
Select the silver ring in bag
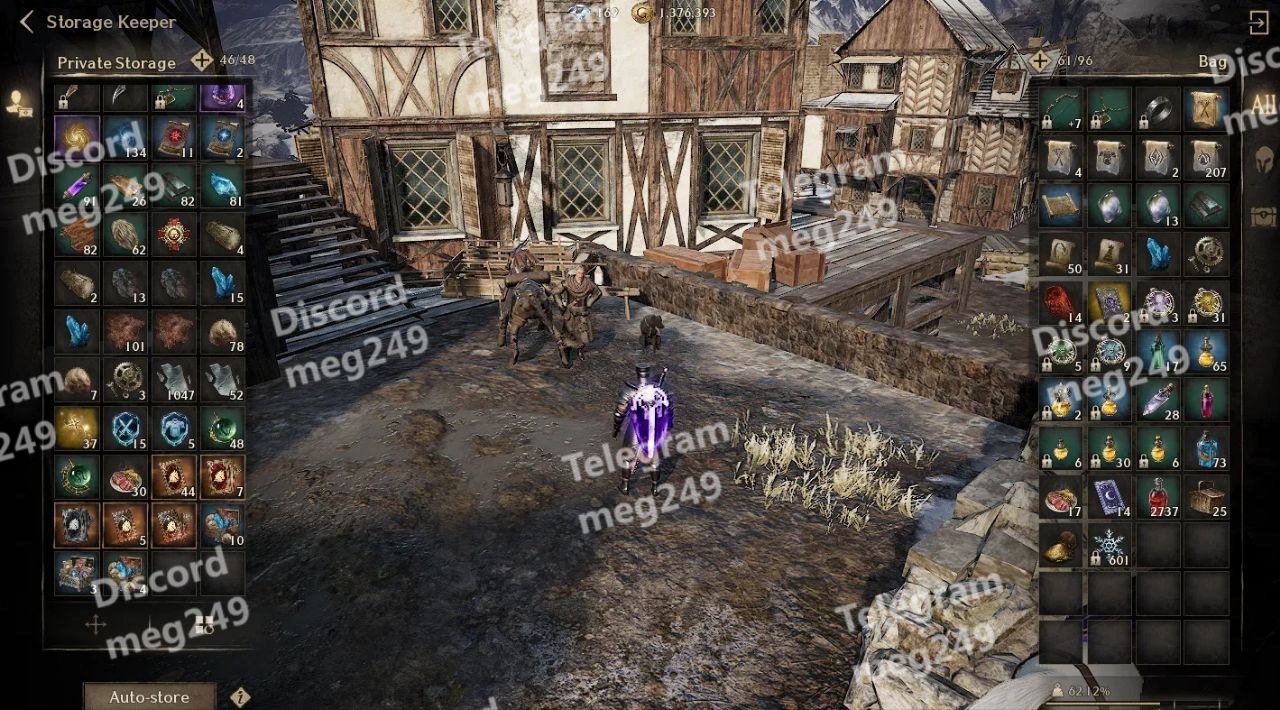tap(1158, 108)
